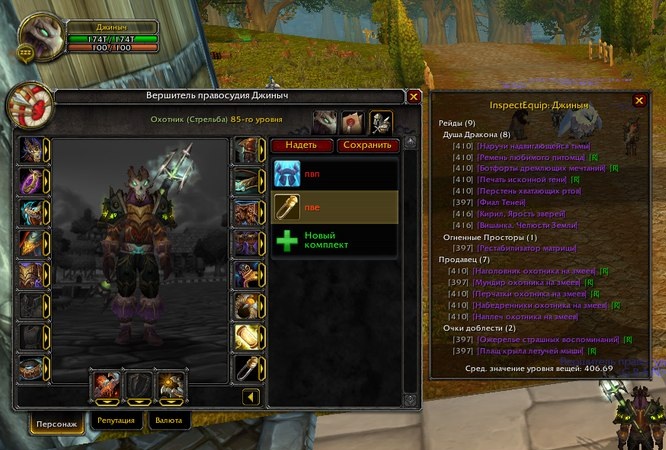Create a Новый комплект equipment set
This screenshot has width=666, height=450.
coord(334,241)
